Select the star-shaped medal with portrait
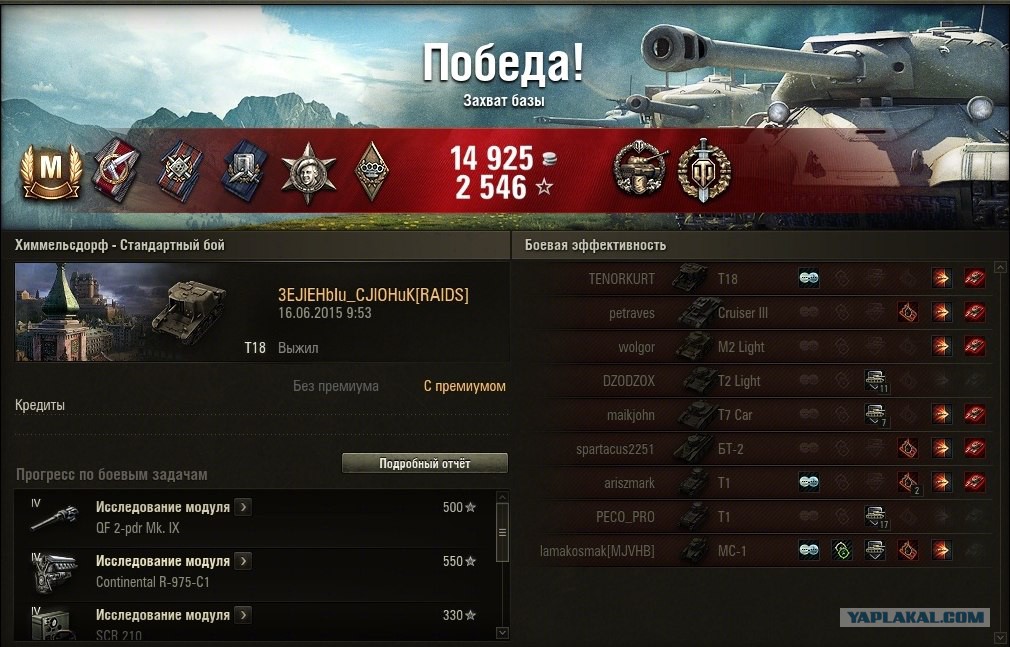1010x647 pixels. pyautogui.click(x=302, y=172)
